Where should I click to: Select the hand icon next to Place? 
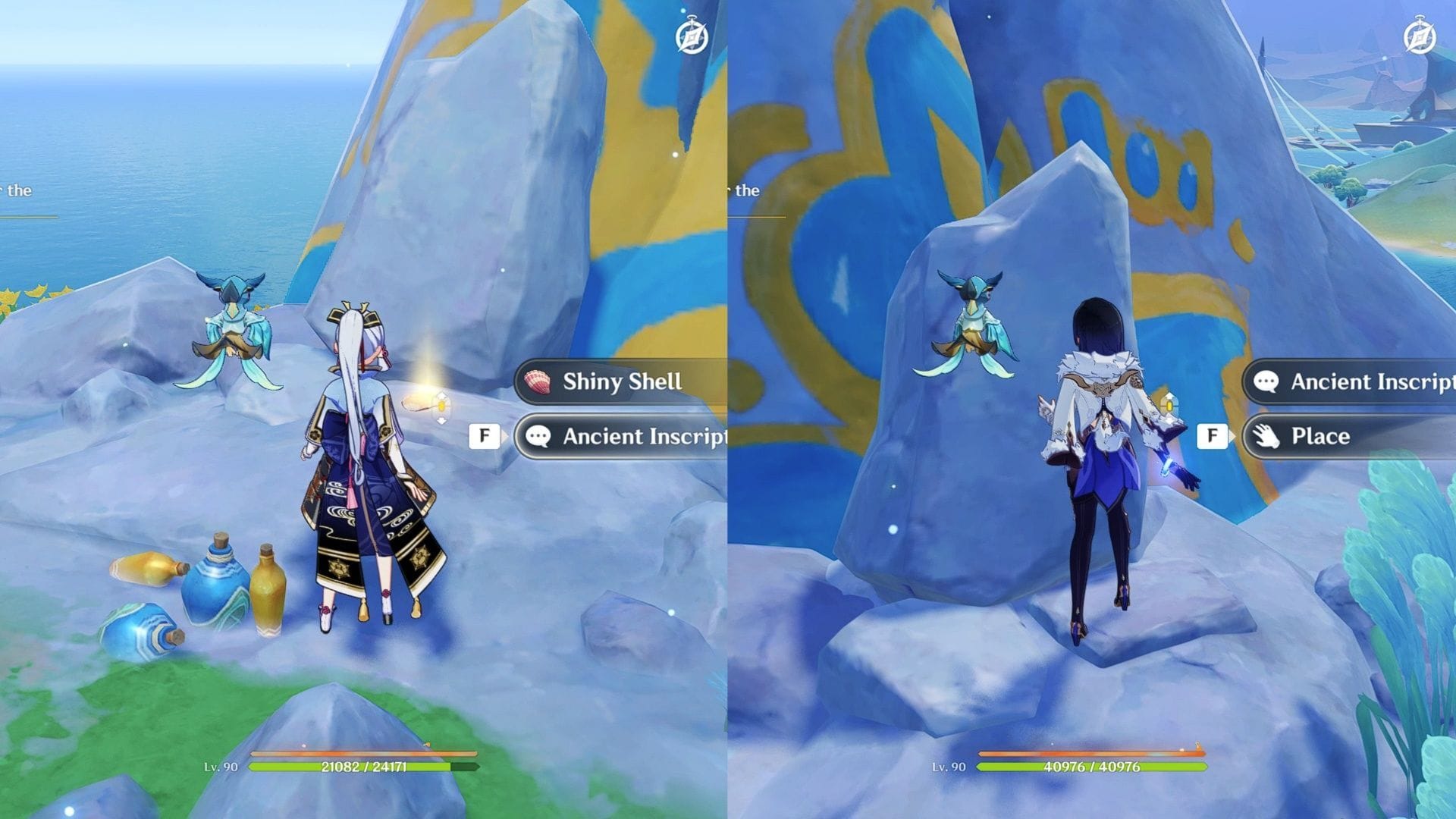(1268, 436)
